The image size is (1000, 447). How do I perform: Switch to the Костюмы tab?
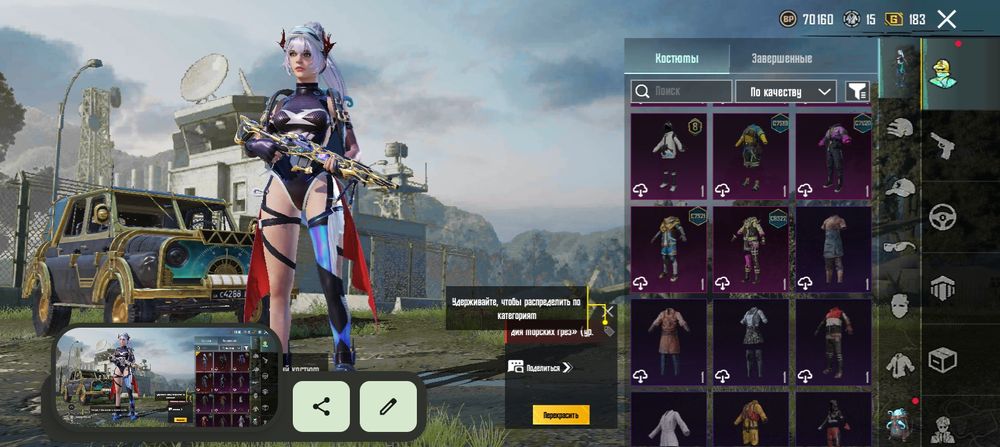[x=677, y=58]
